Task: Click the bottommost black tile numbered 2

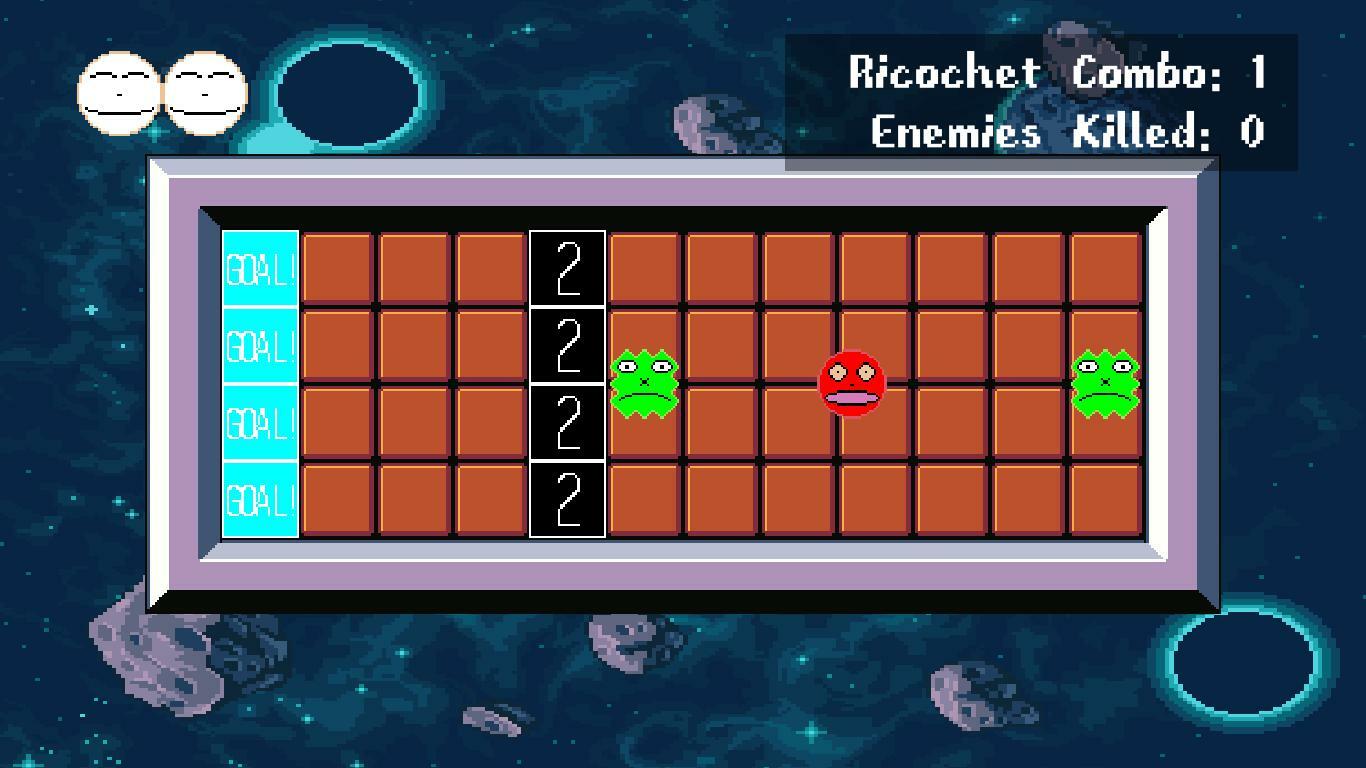Action: click(x=567, y=497)
